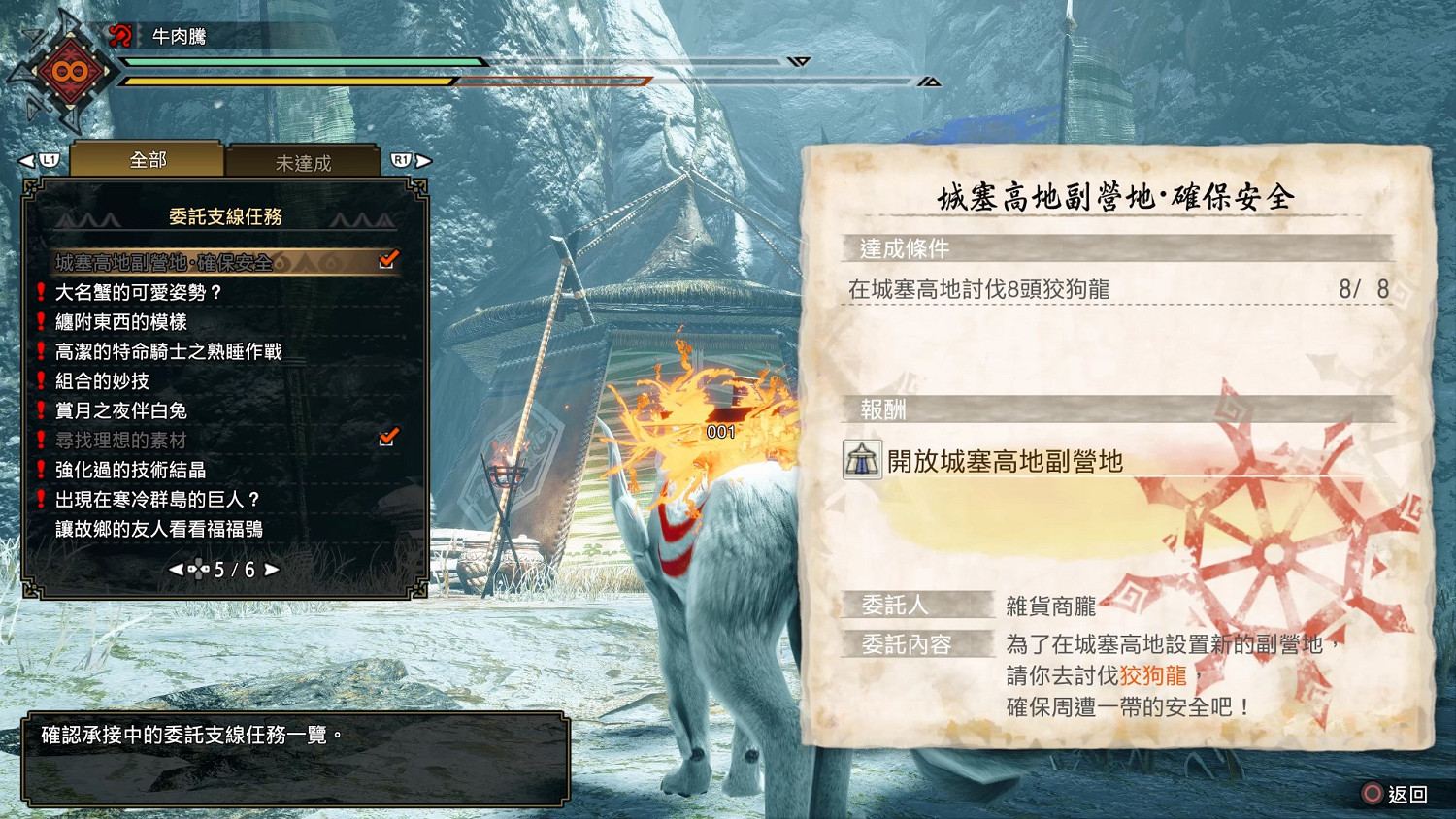Click the completion checkmark on 城塞高地副營地·確保安全
The width and height of the screenshot is (1456, 819).
(388, 259)
